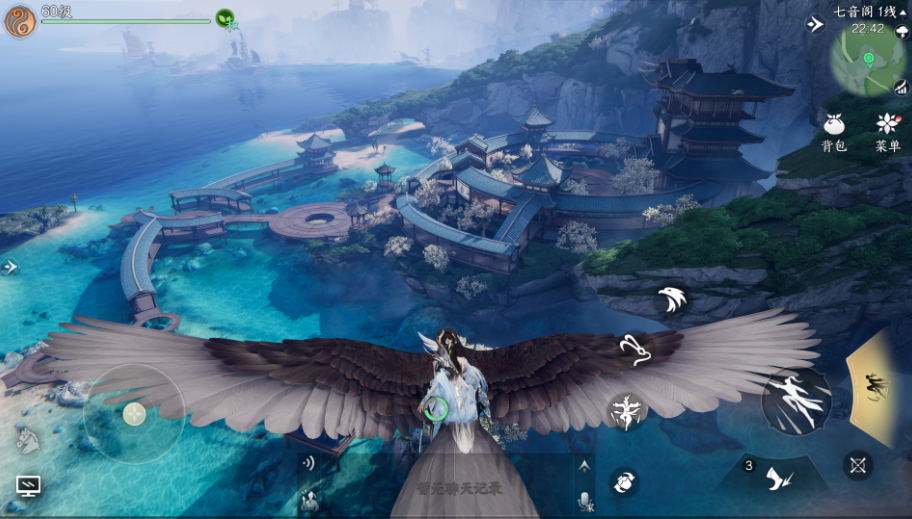Tap the arrow icon left of the minimap
Screen dimensions: 912x519
click(815, 24)
